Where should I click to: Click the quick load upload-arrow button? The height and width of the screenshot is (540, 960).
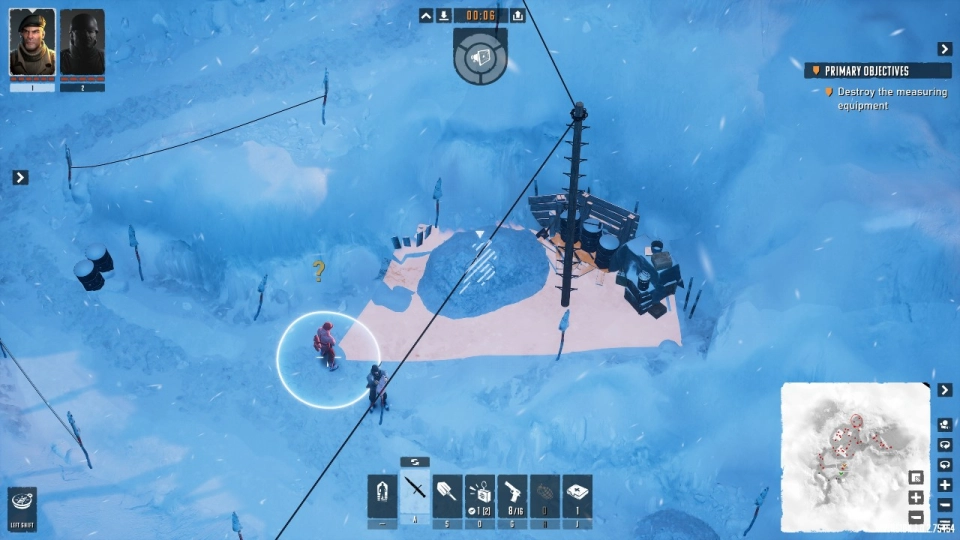point(517,15)
